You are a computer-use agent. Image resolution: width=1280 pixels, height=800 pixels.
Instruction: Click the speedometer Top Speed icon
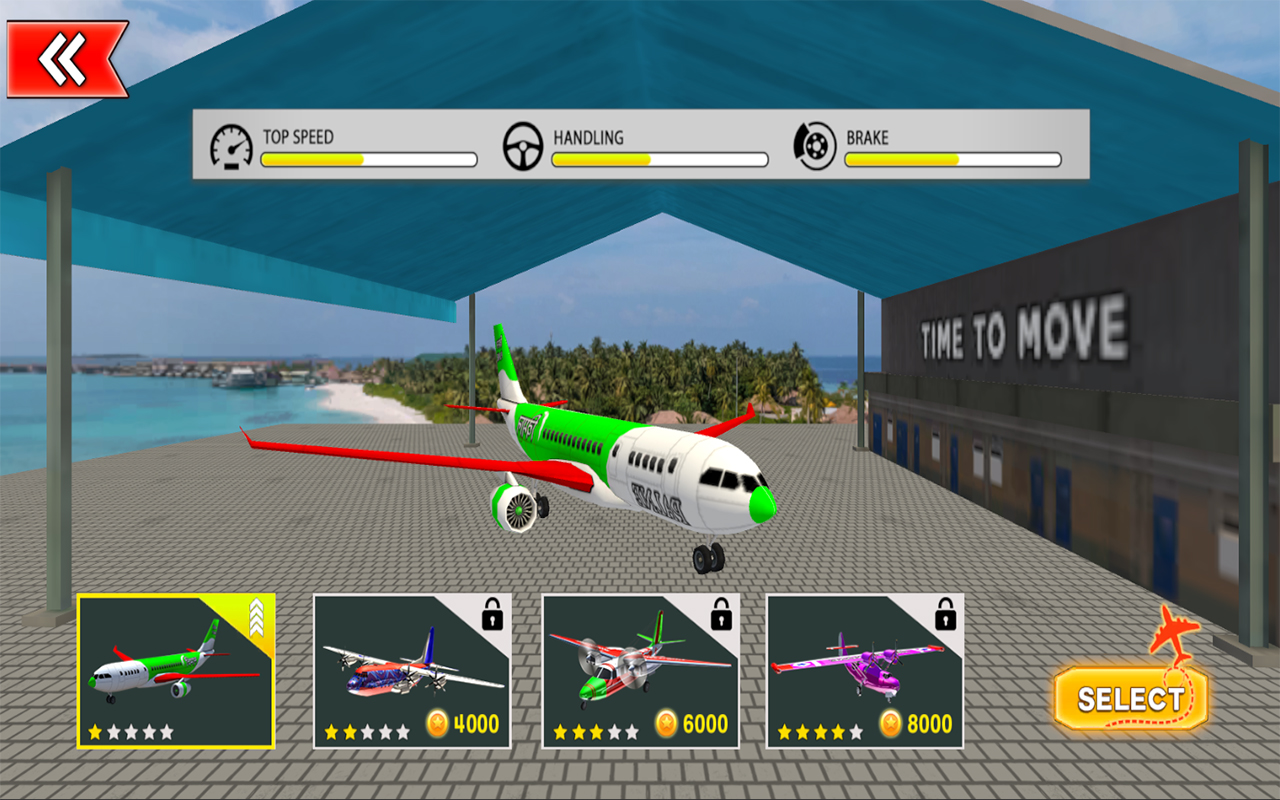click(230, 145)
